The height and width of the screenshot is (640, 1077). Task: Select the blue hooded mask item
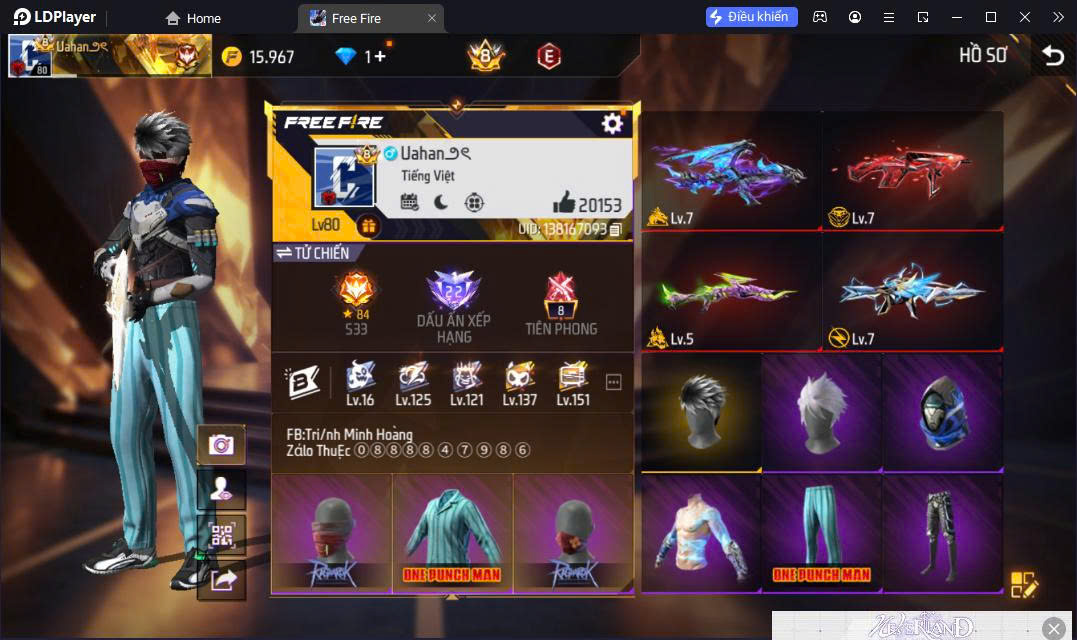click(941, 411)
